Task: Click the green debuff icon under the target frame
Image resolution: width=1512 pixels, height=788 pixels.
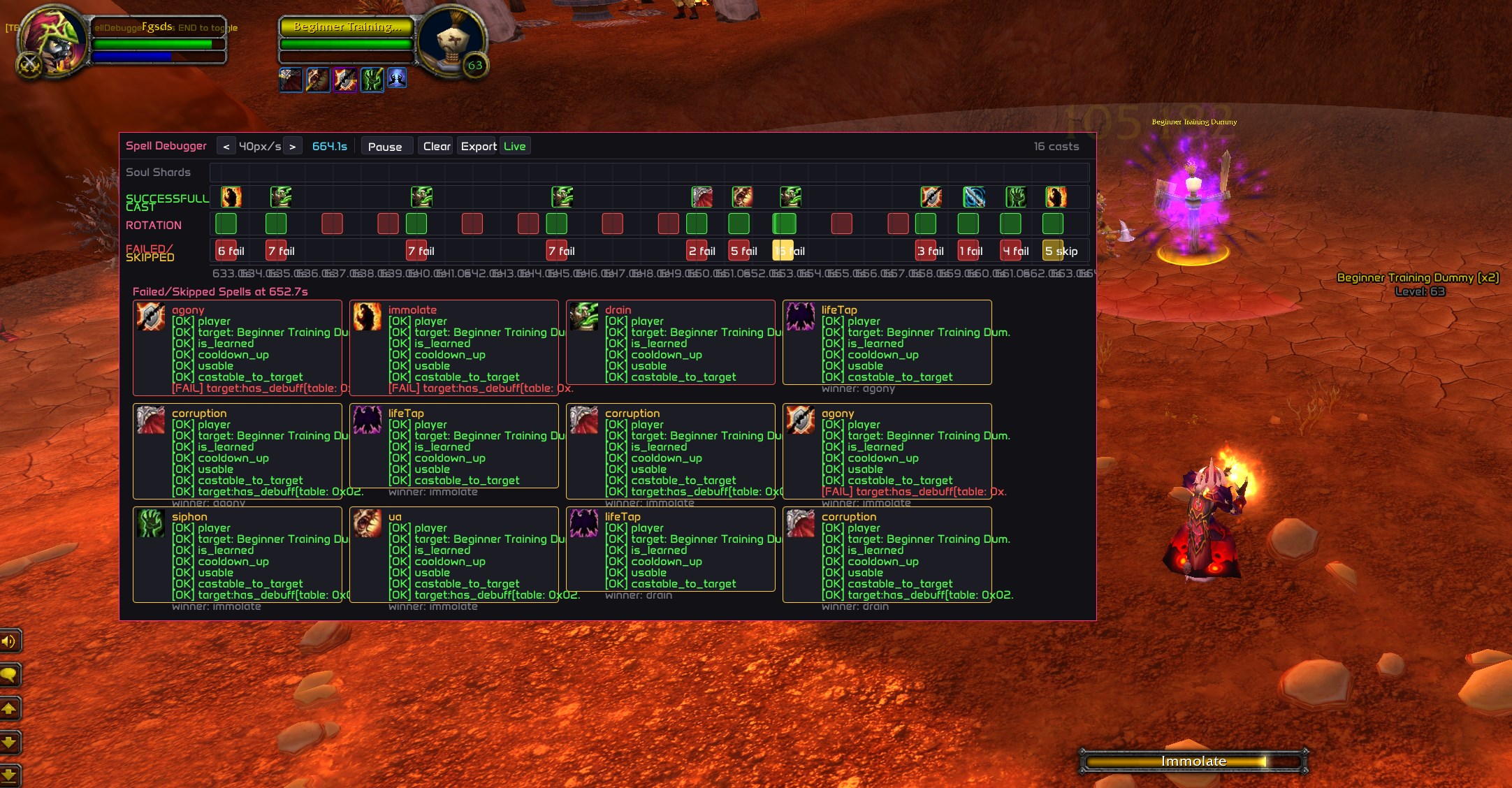Action: (x=372, y=79)
